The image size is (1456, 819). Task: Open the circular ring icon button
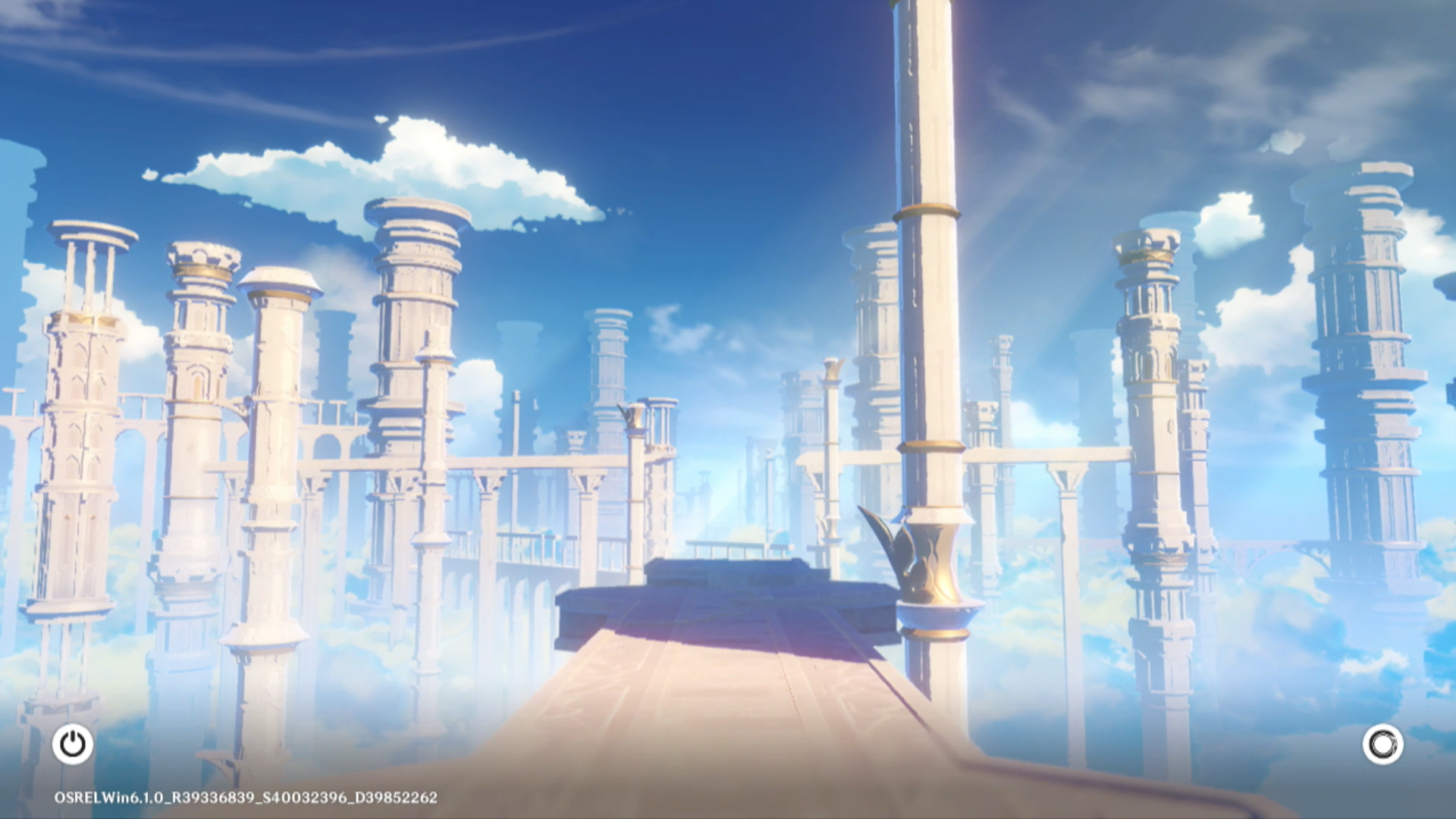pos(1382,744)
